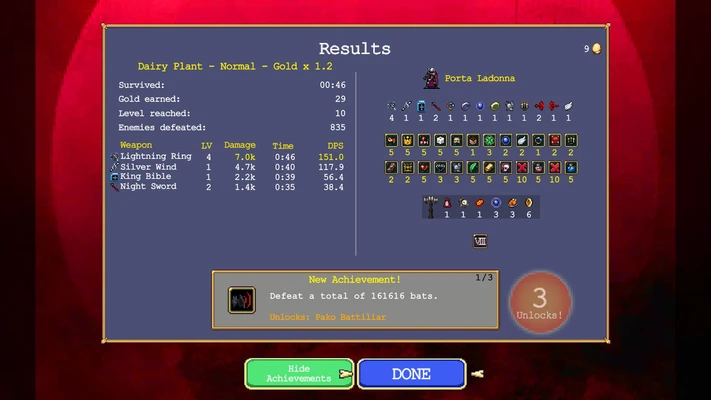The width and height of the screenshot is (711, 400).
Task: Open the red 3 Unlocks badge
Action: (x=540, y=301)
